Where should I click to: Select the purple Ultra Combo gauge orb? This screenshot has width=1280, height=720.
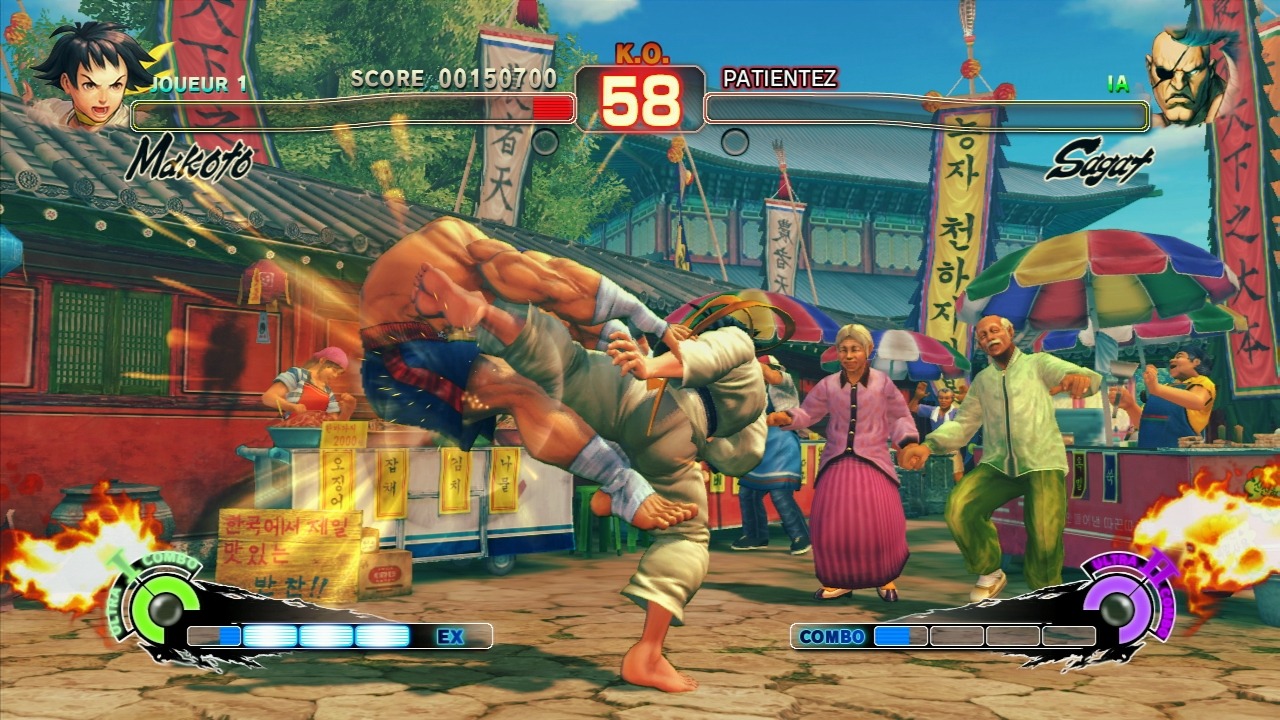coord(1121,604)
